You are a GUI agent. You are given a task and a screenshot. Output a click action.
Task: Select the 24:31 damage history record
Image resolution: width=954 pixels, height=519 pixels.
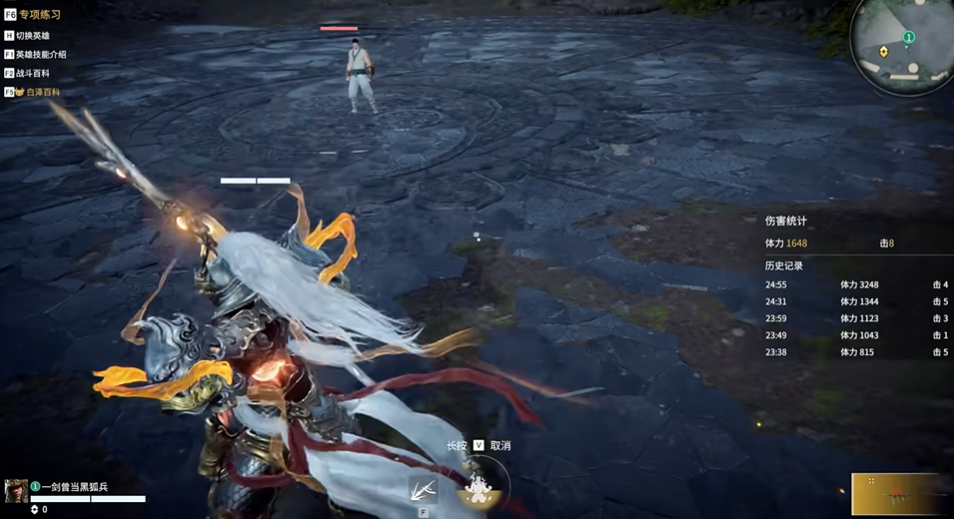coord(856,302)
